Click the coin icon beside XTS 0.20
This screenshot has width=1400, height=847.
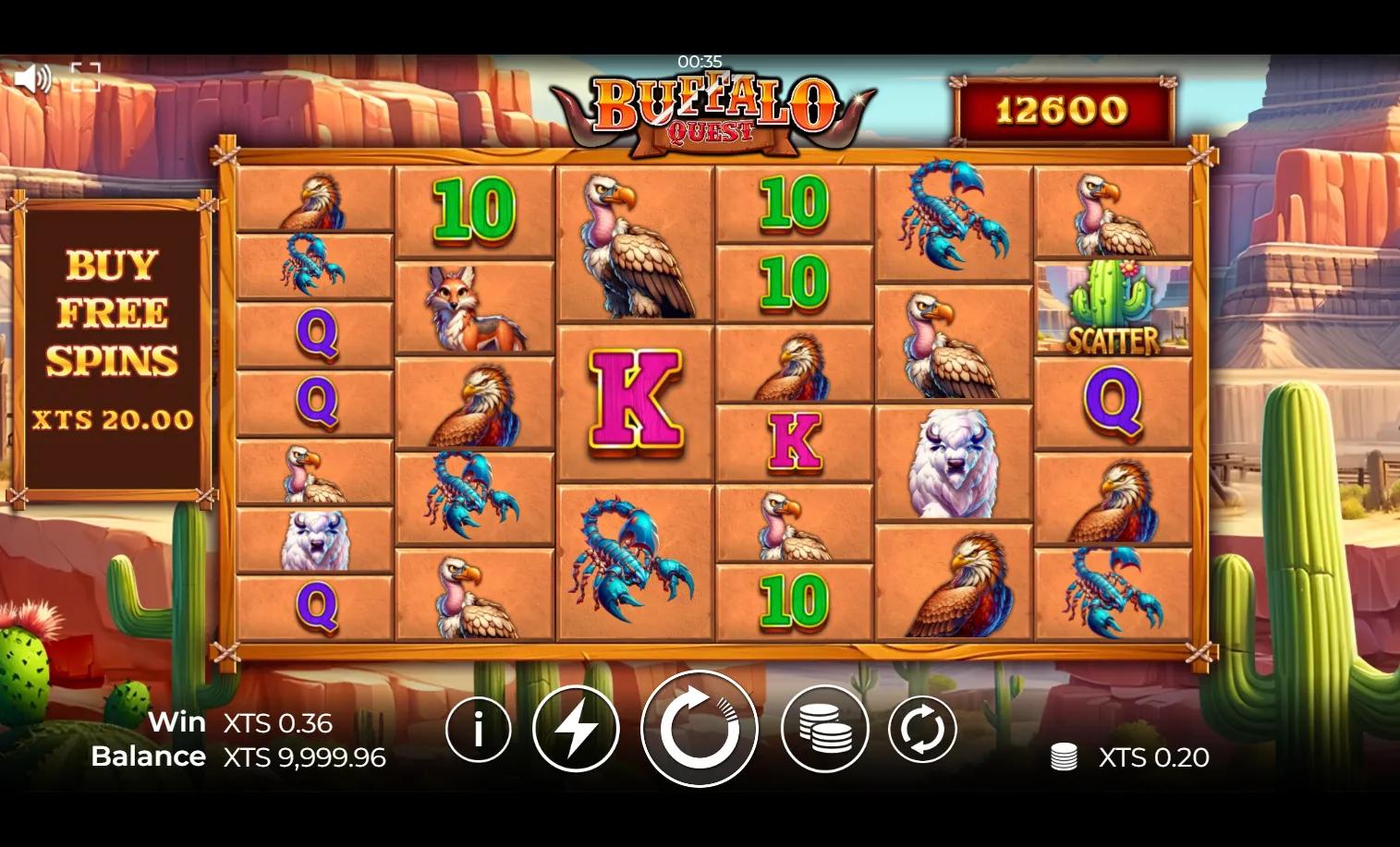(x=1065, y=756)
